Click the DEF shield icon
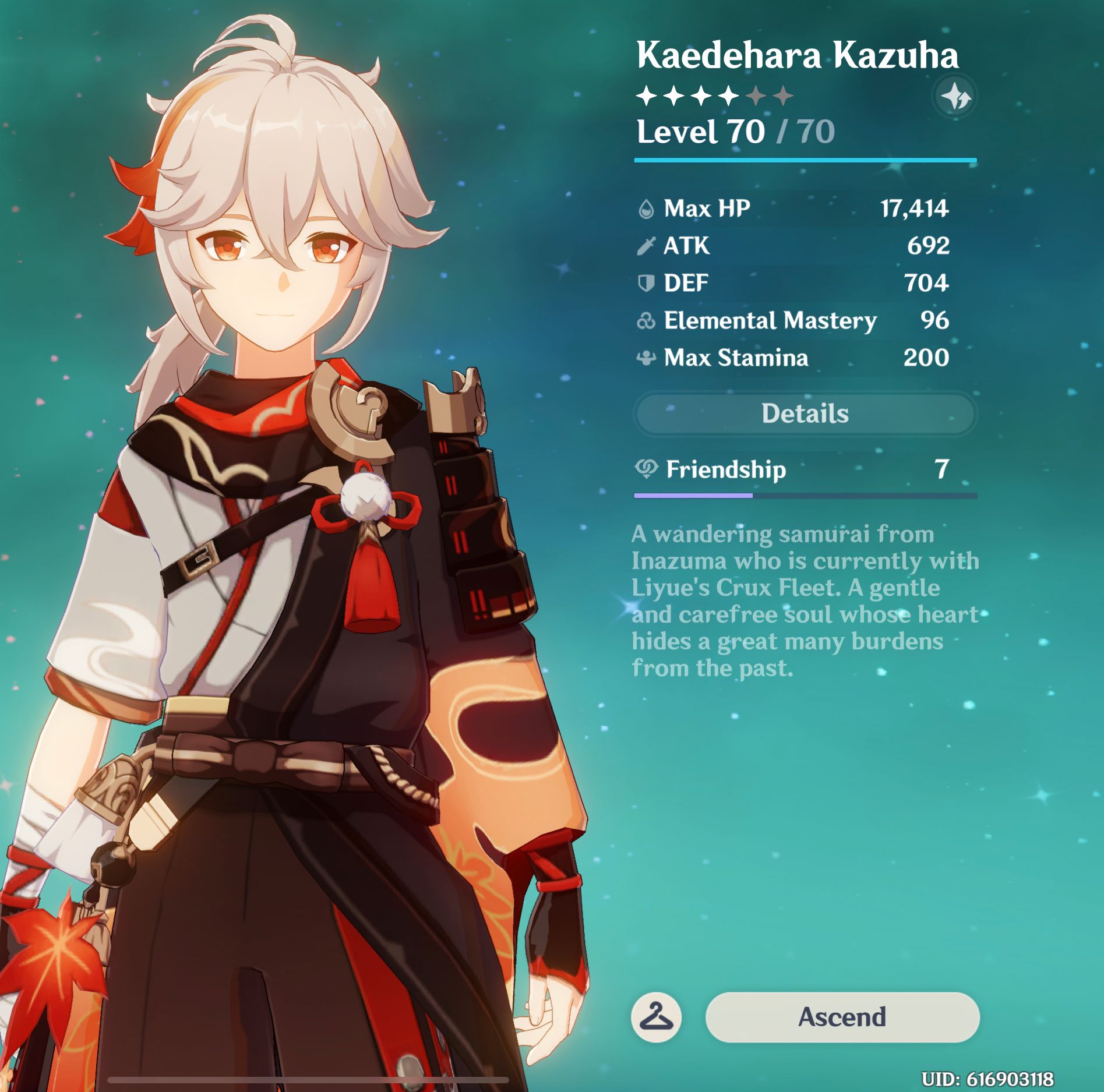 647,284
